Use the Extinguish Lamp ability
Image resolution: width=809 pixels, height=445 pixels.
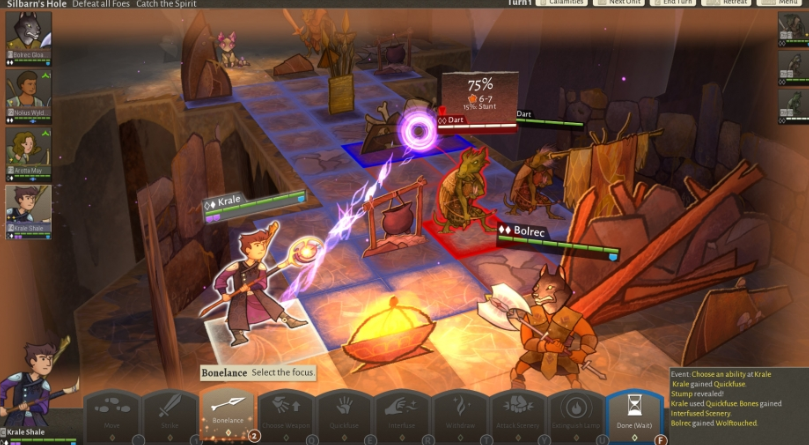(576, 412)
